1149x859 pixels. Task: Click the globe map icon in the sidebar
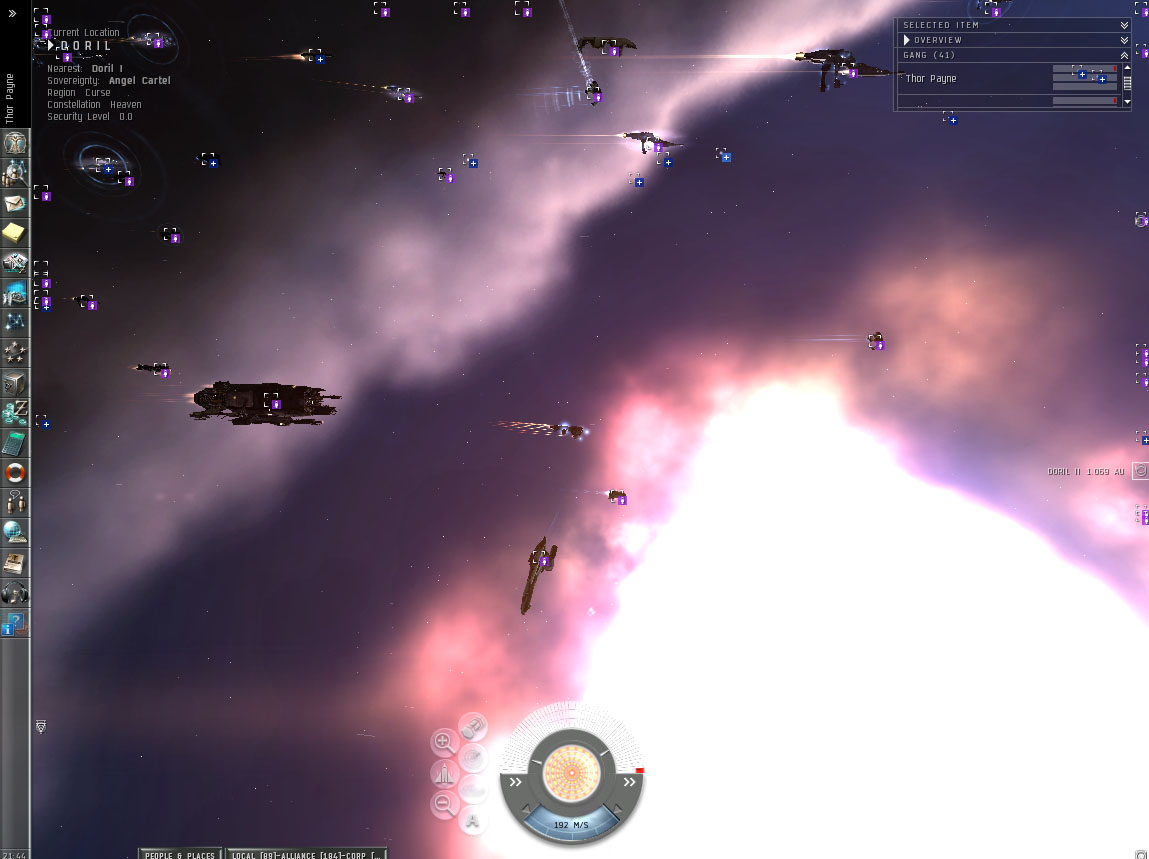coord(15,532)
